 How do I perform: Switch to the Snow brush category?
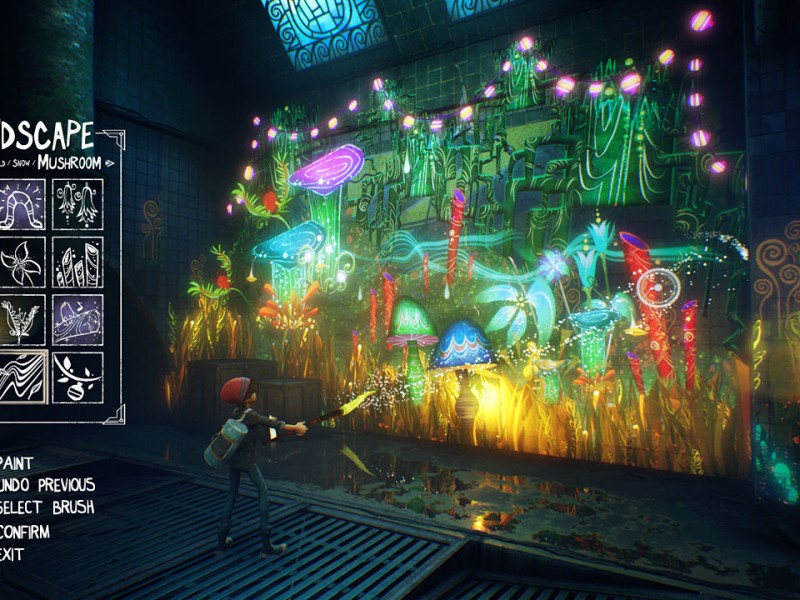pos(20,163)
